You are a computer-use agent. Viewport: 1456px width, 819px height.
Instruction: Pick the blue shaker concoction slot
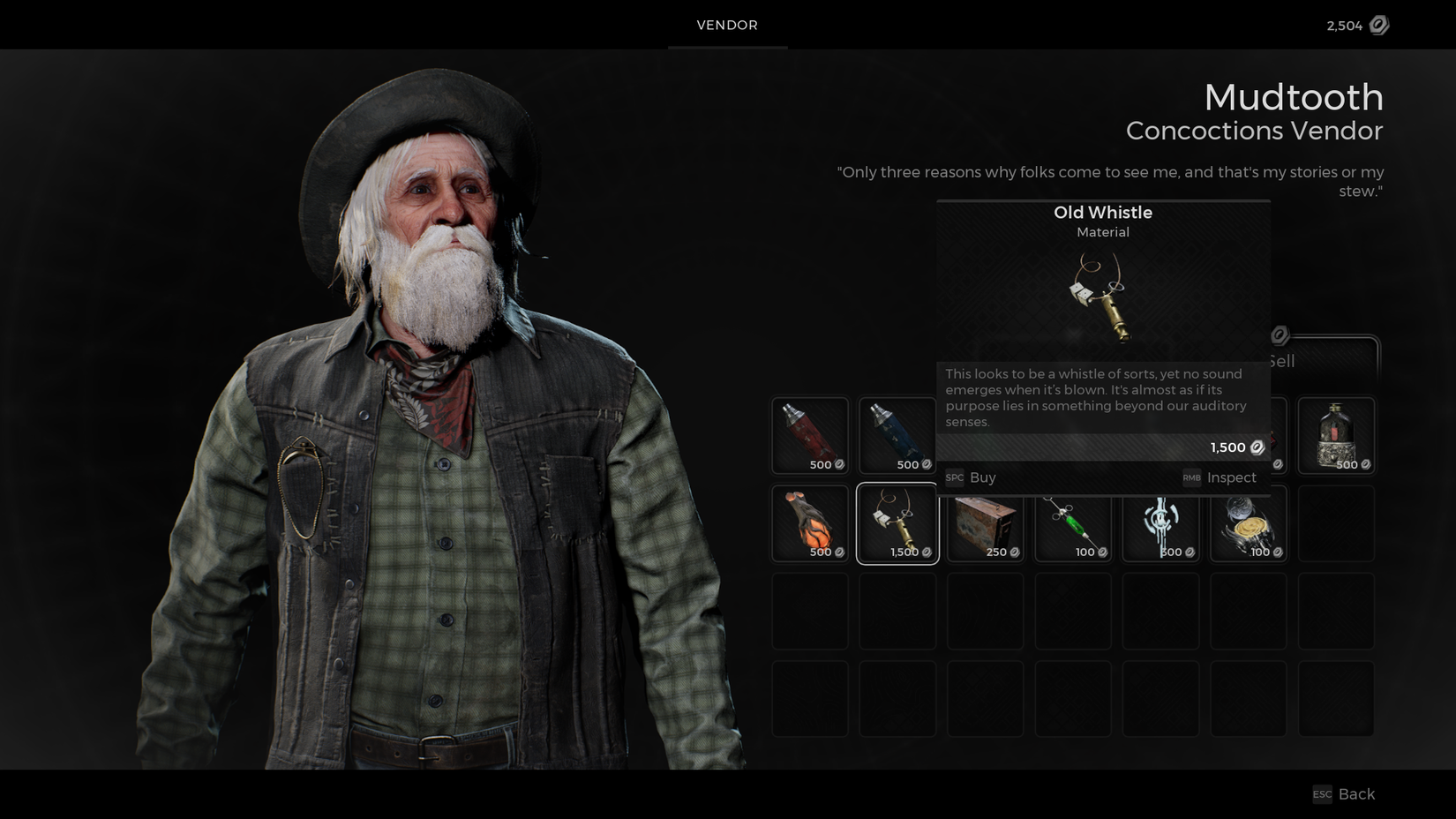897,435
